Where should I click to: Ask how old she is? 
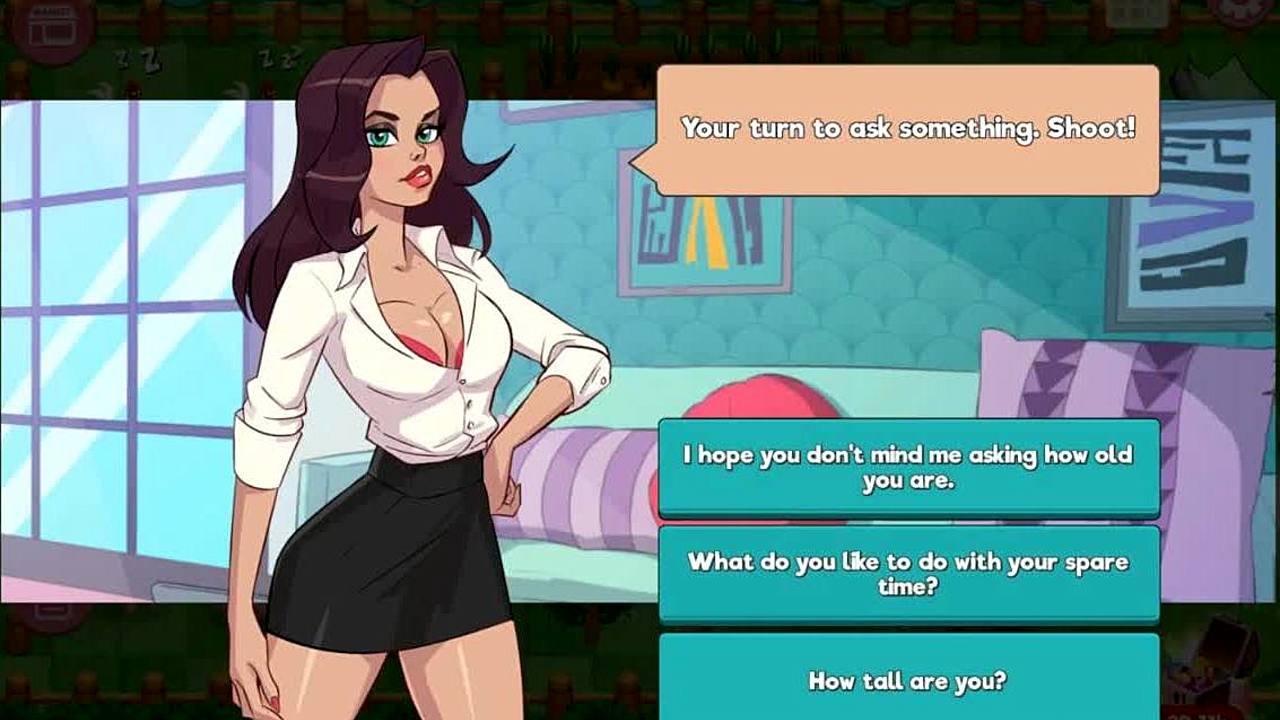point(908,468)
